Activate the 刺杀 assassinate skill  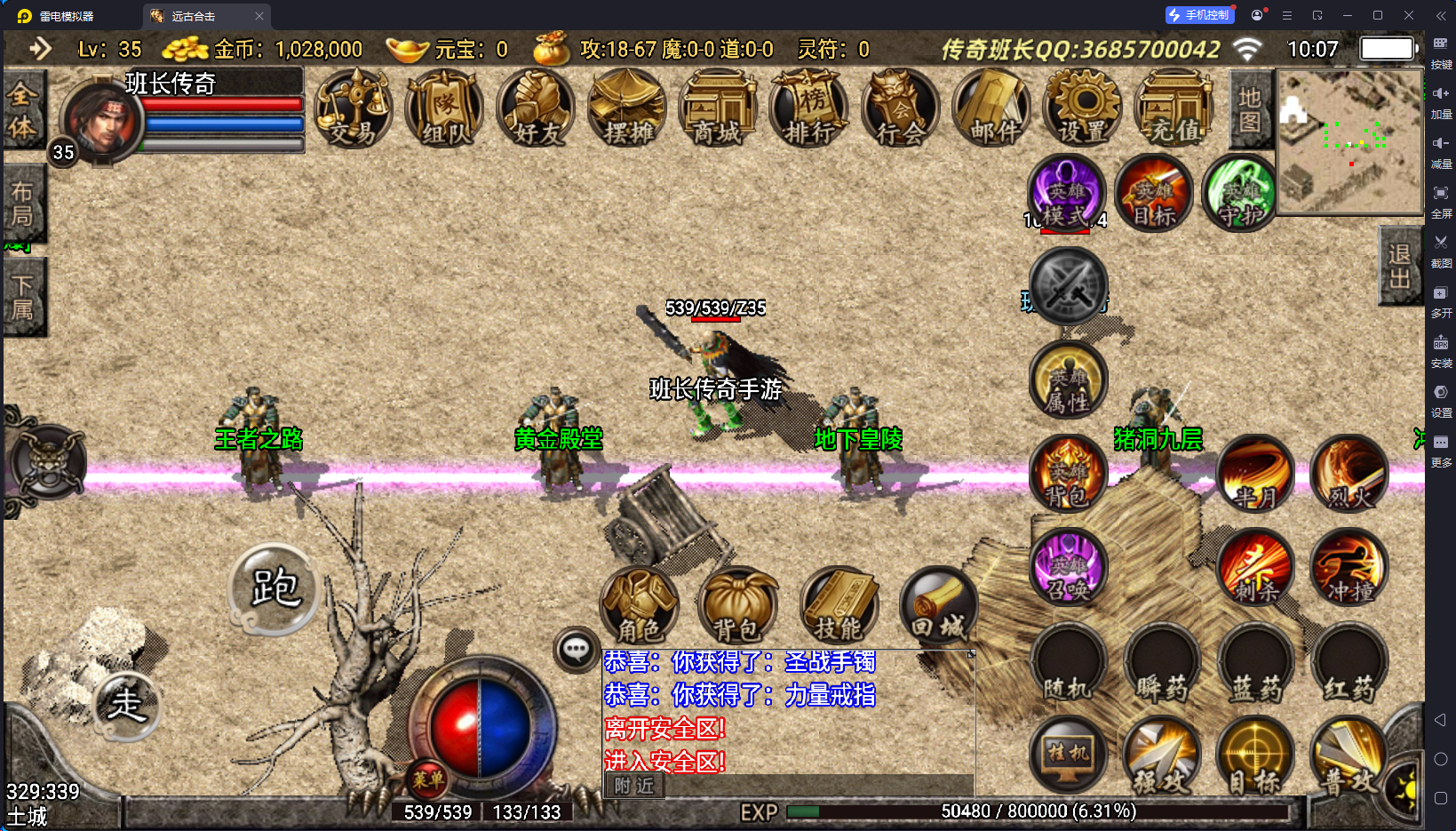(1255, 568)
